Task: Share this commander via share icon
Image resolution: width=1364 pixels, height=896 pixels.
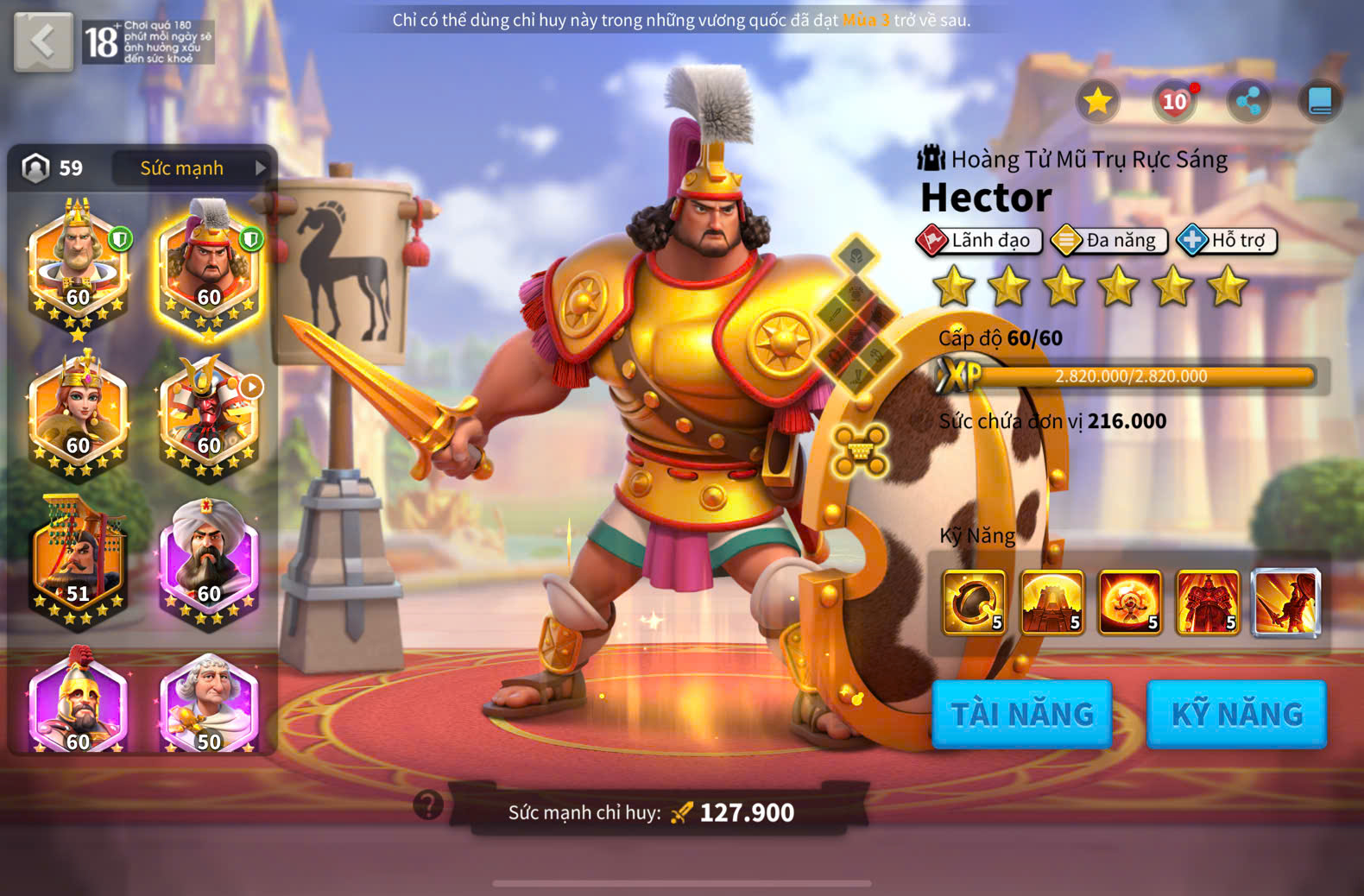Action: coord(1248,102)
